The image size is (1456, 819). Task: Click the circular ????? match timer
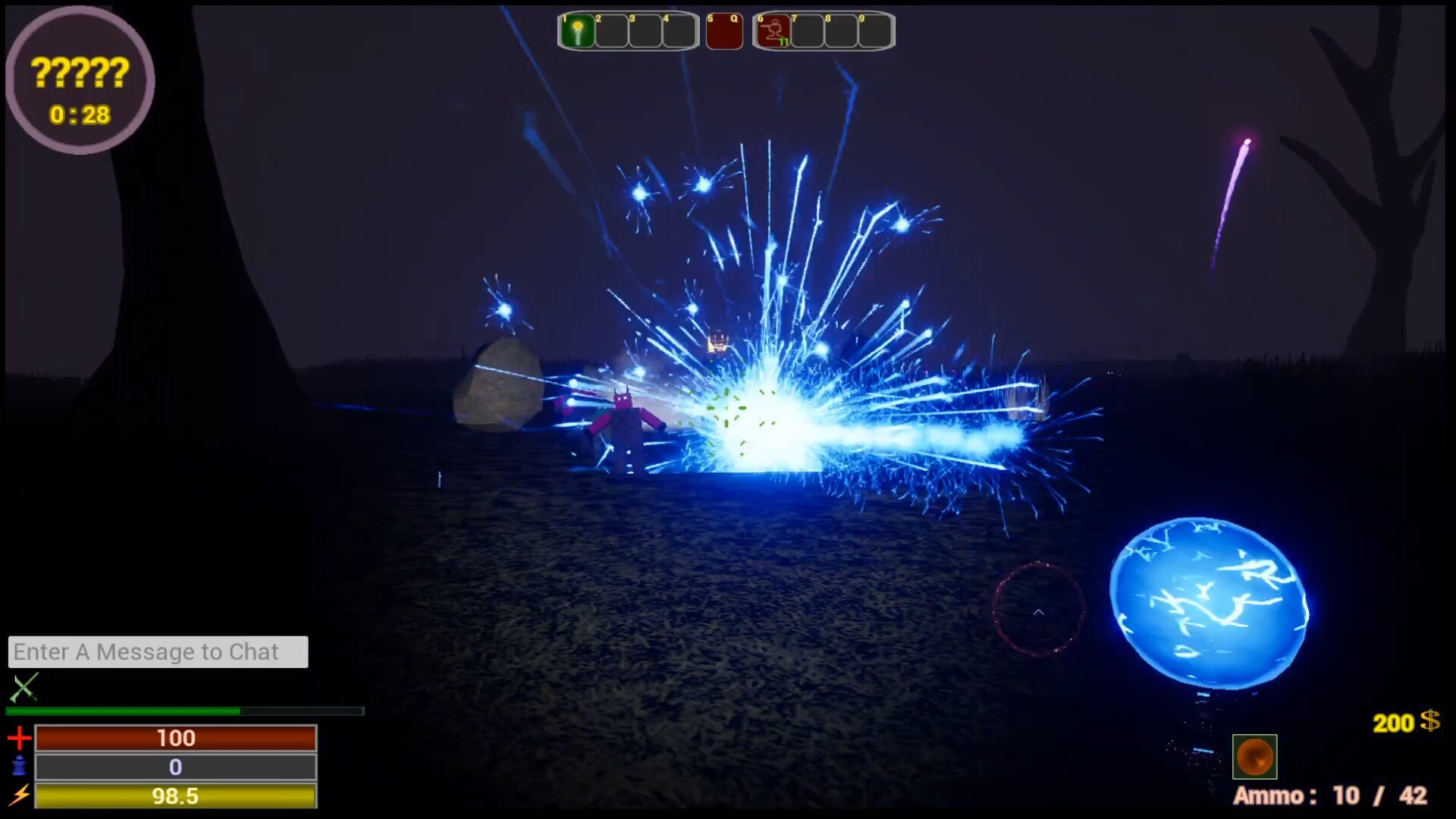80,83
